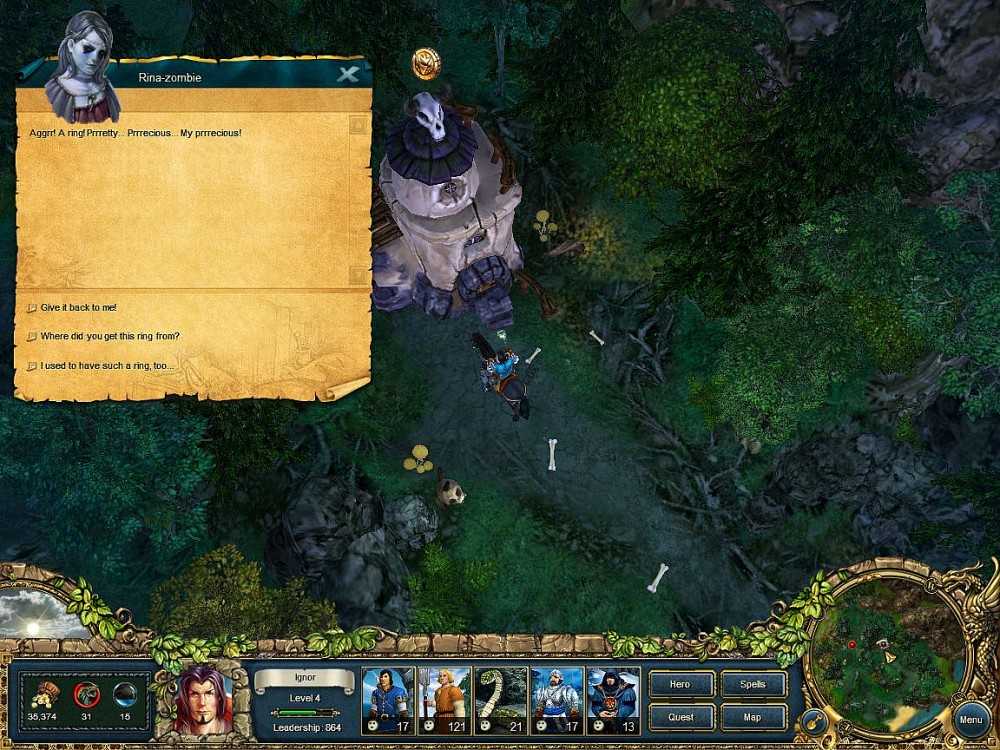
Task: Choose reply "Give it back to me!"
Action: (79, 308)
